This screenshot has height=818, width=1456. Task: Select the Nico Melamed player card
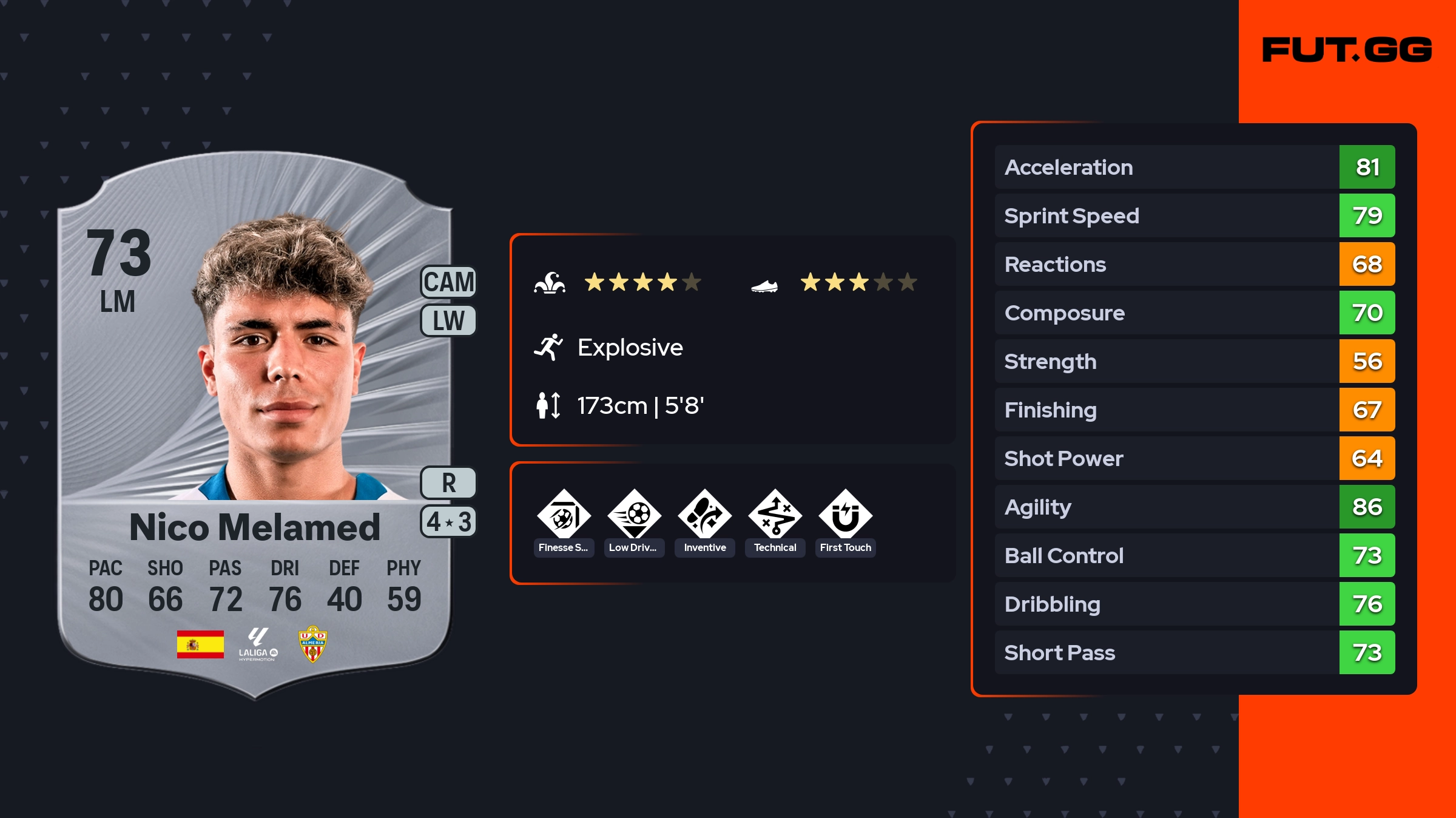(255, 425)
